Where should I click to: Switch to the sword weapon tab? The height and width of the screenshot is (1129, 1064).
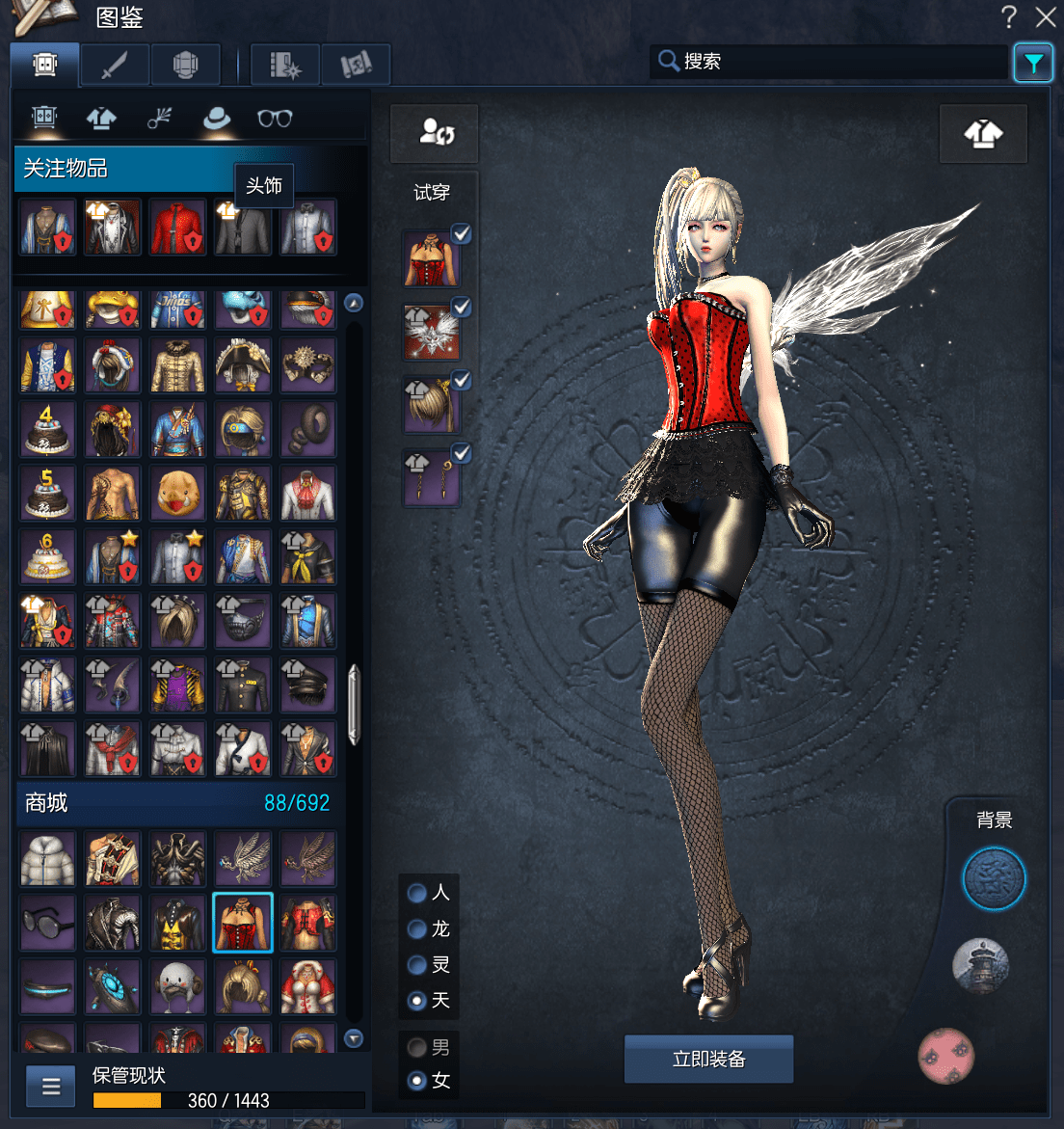click(115, 65)
